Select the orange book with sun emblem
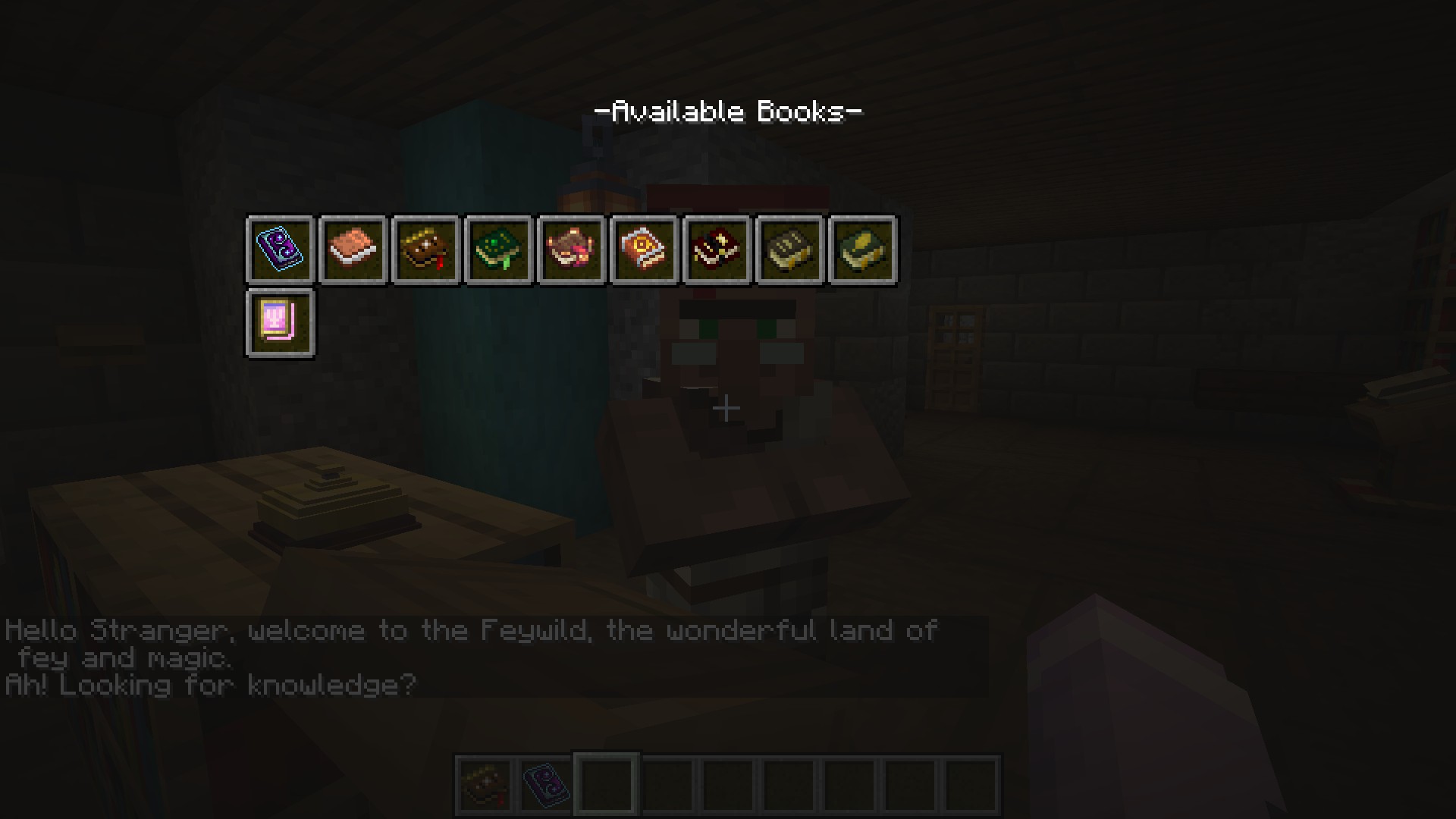Image resolution: width=1456 pixels, height=819 pixels. [x=644, y=250]
